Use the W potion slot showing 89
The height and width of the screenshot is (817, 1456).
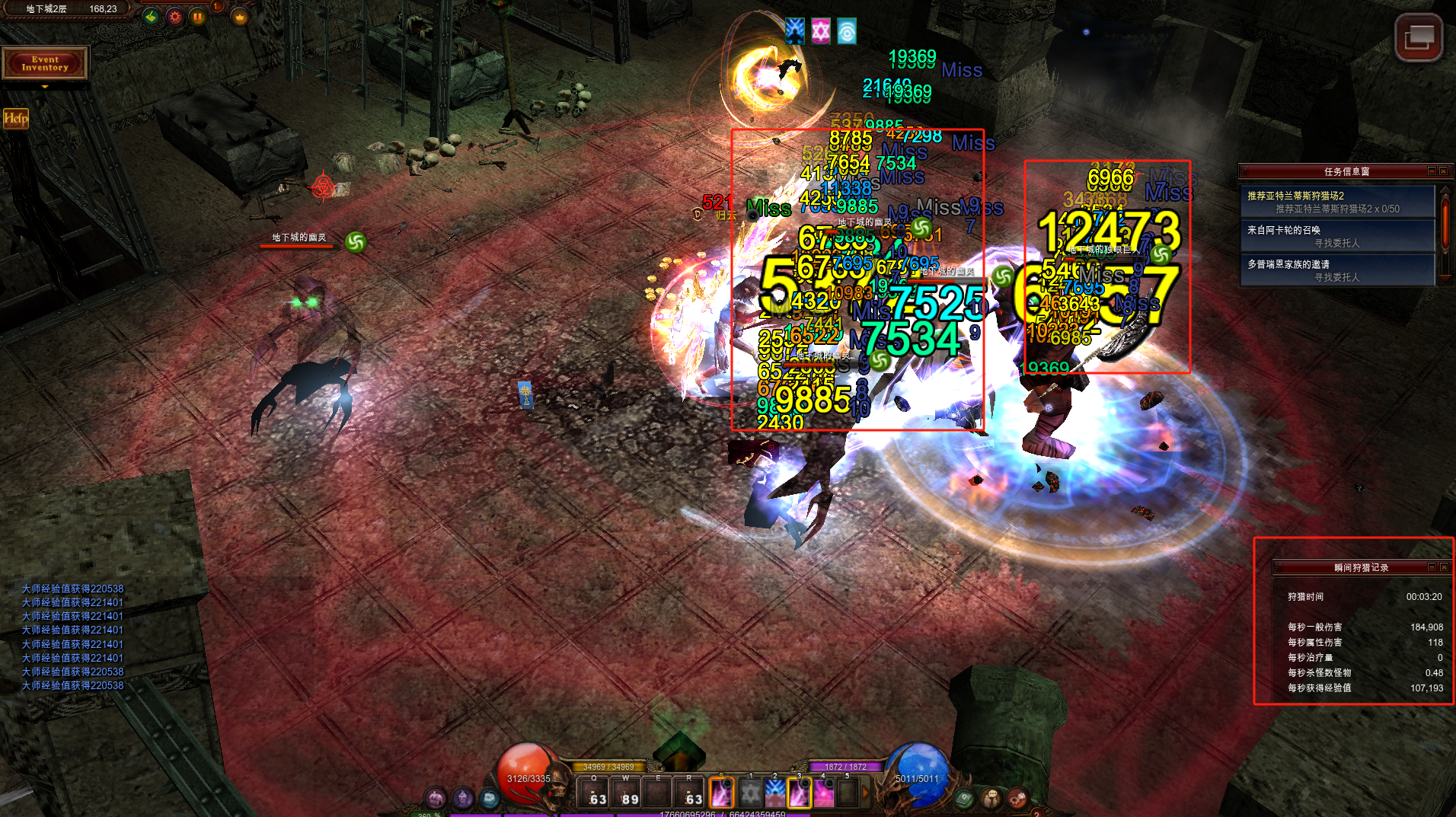[x=626, y=793]
